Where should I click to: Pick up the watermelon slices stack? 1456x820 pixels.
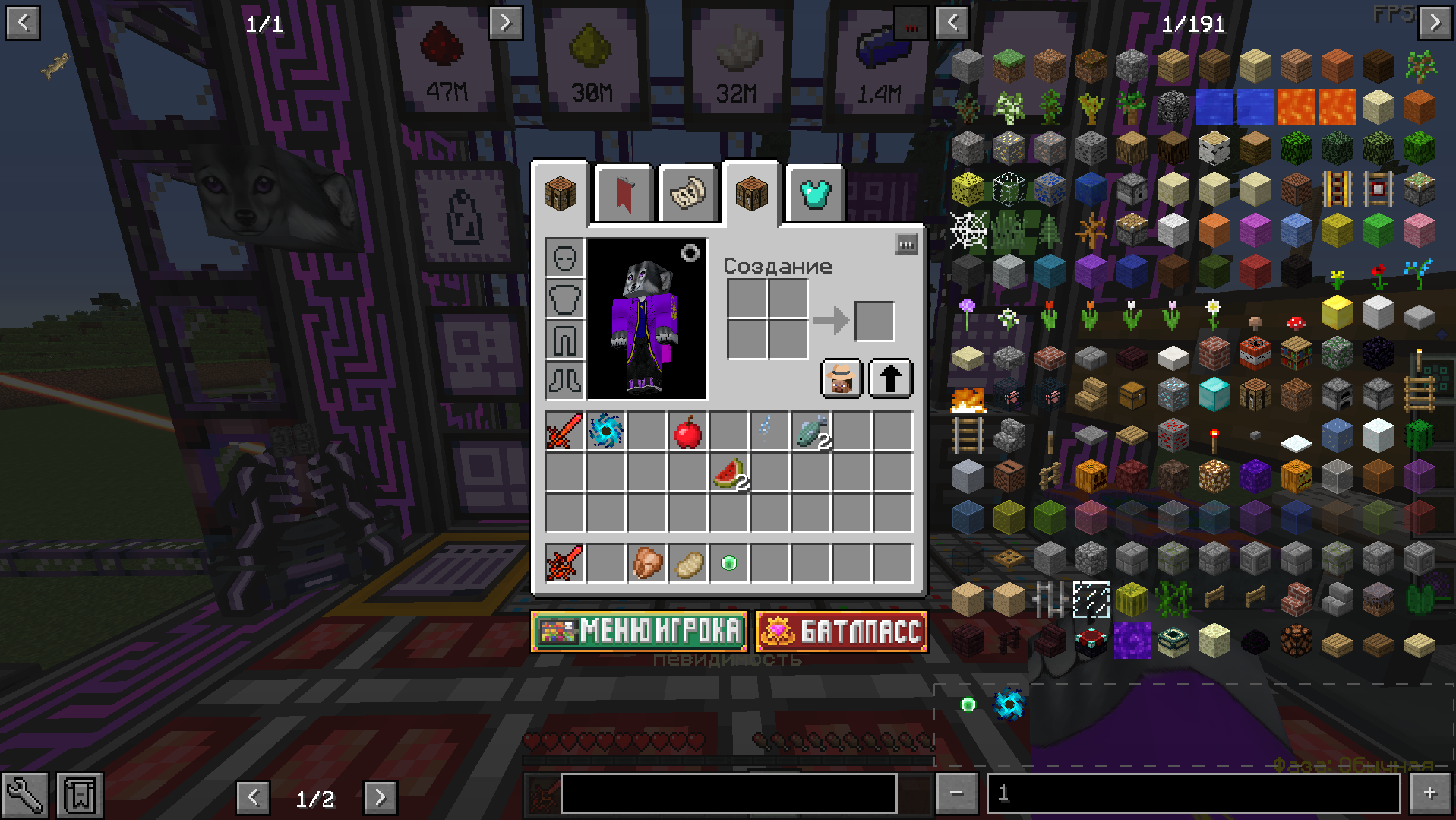point(729,473)
